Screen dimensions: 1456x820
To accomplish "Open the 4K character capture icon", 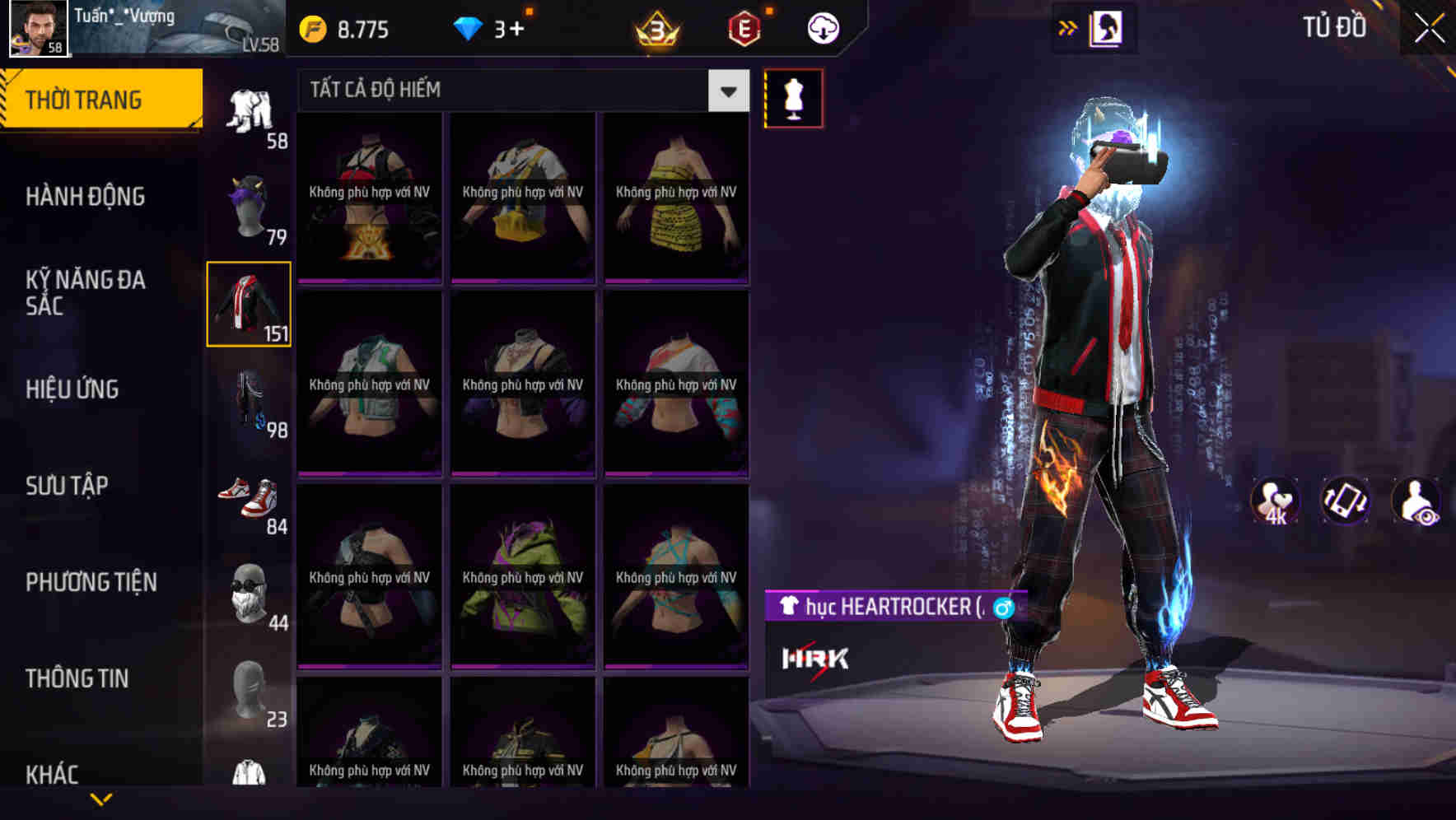I will [1276, 501].
